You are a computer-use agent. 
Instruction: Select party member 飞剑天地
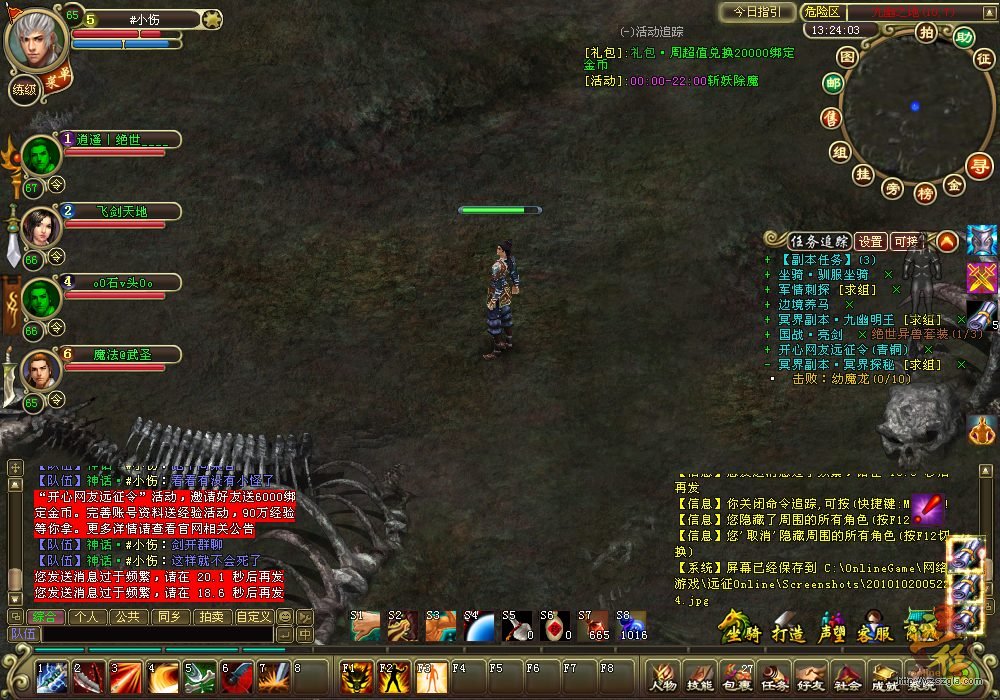pos(121,212)
